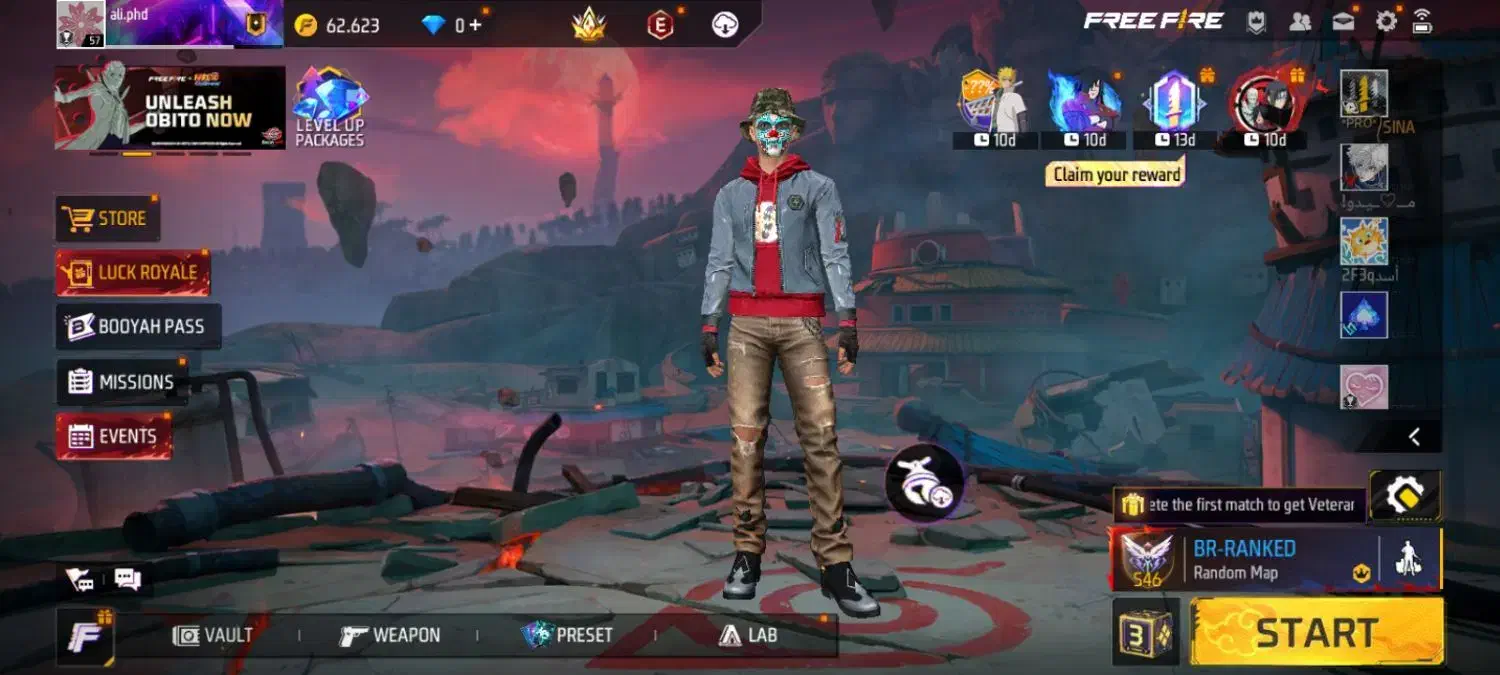Image resolution: width=1500 pixels, height=675 pixels.
Task: Open the chat speech bubble icon
Action: 127,579
